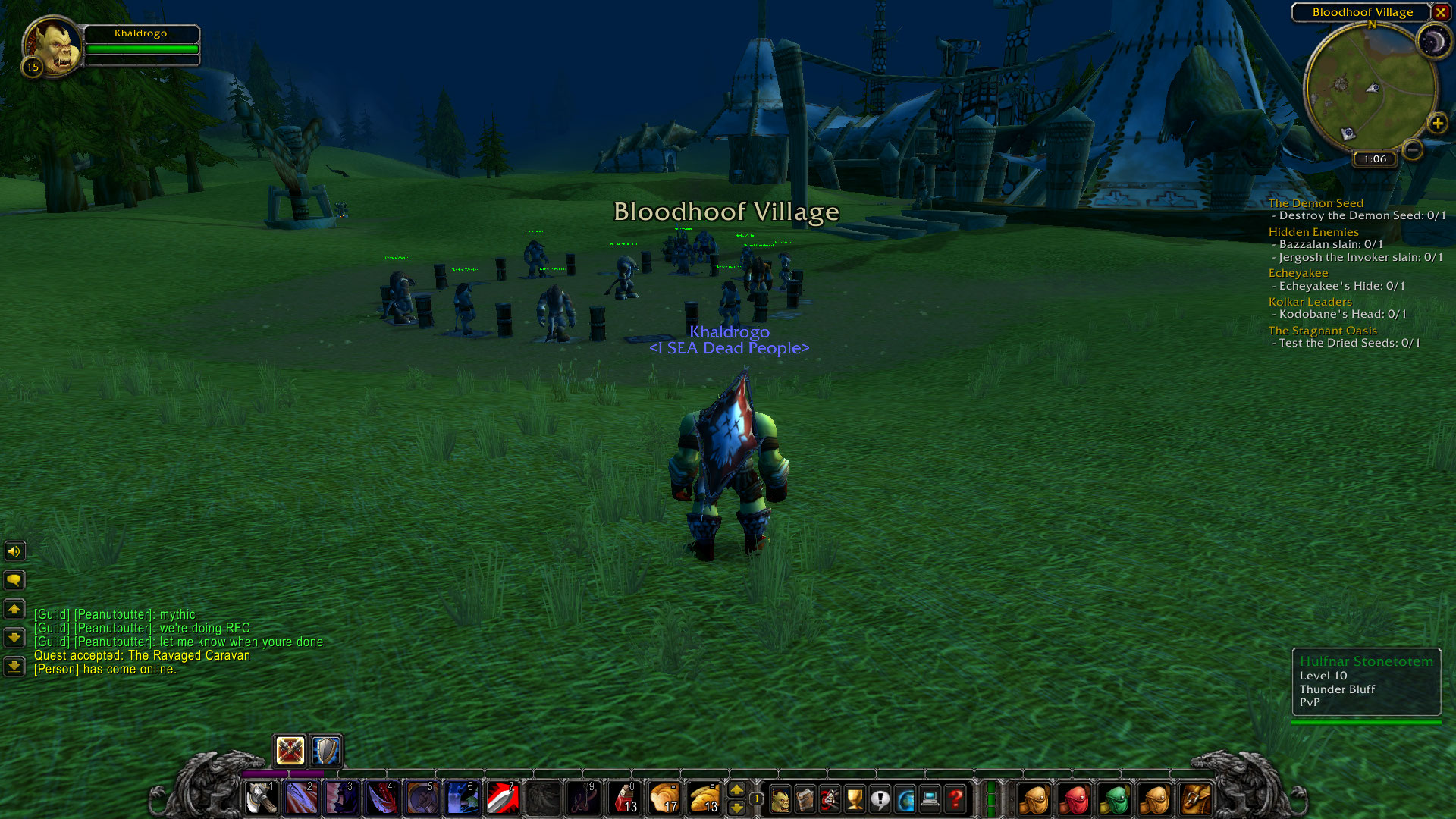Click the 'Hidden Enemies' quest title

tap(1313, 231)
